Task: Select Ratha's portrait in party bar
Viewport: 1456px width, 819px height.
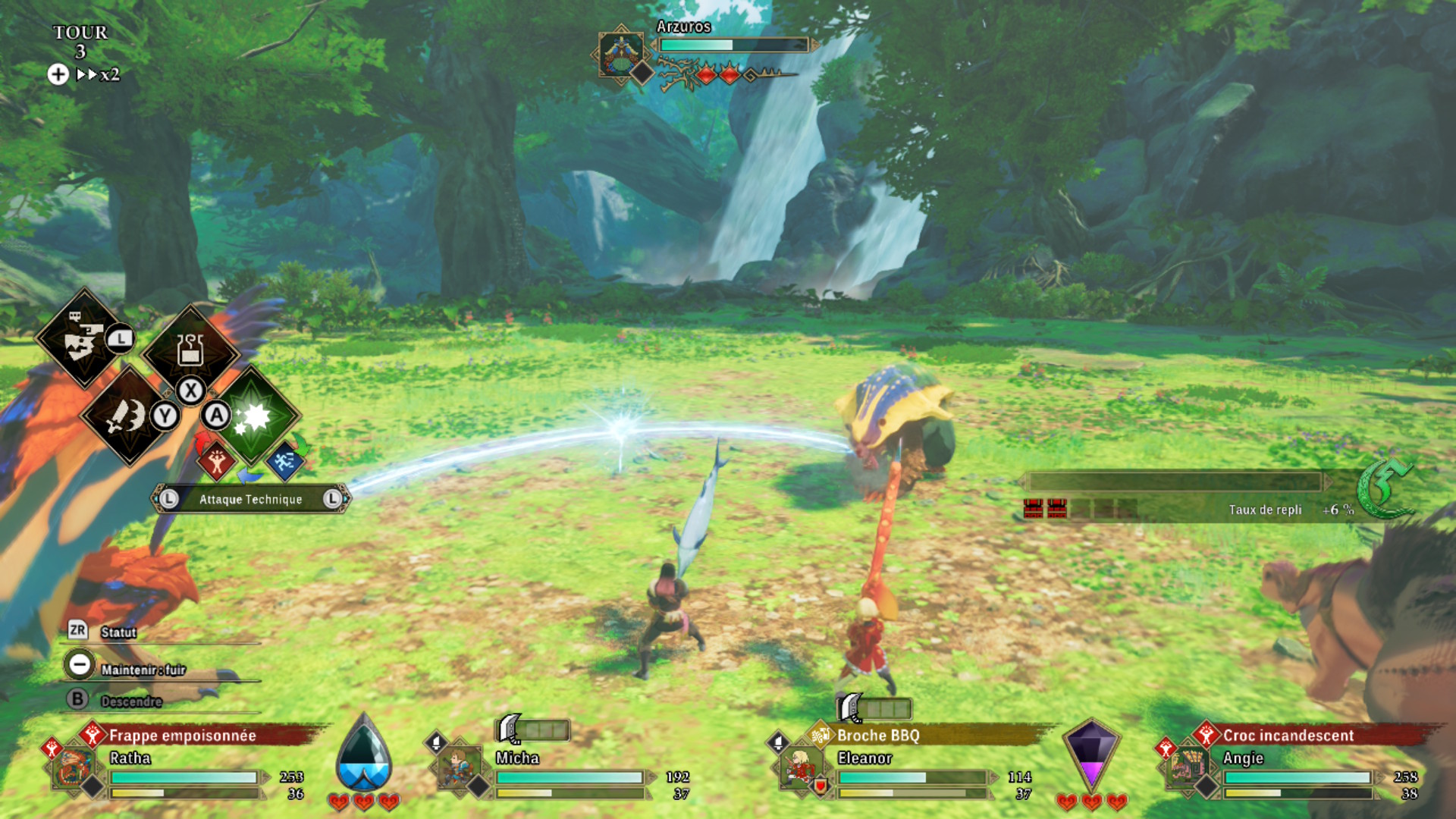Action: (74, 767)
